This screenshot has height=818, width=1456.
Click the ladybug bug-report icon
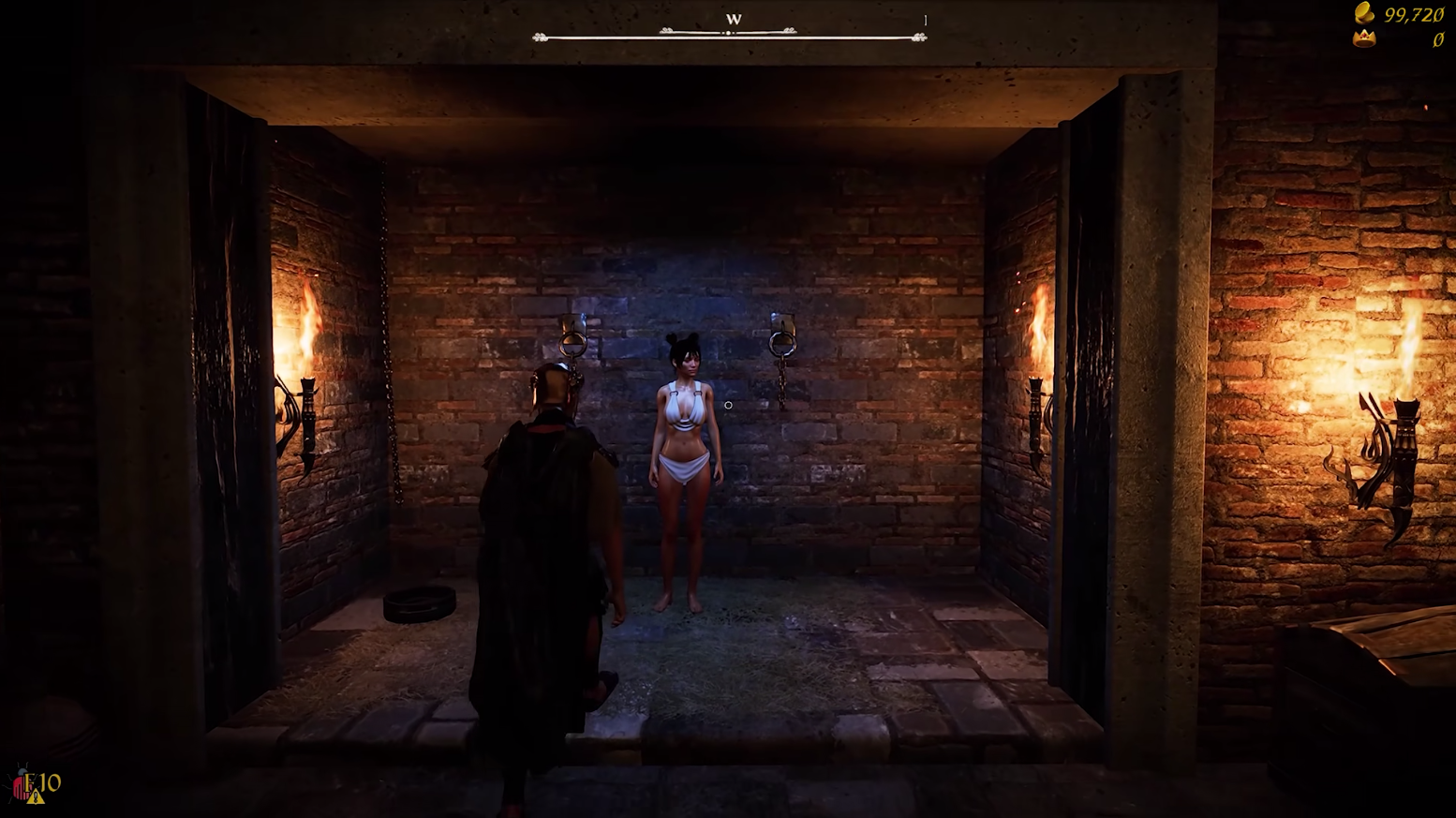(x=22, y=785)
